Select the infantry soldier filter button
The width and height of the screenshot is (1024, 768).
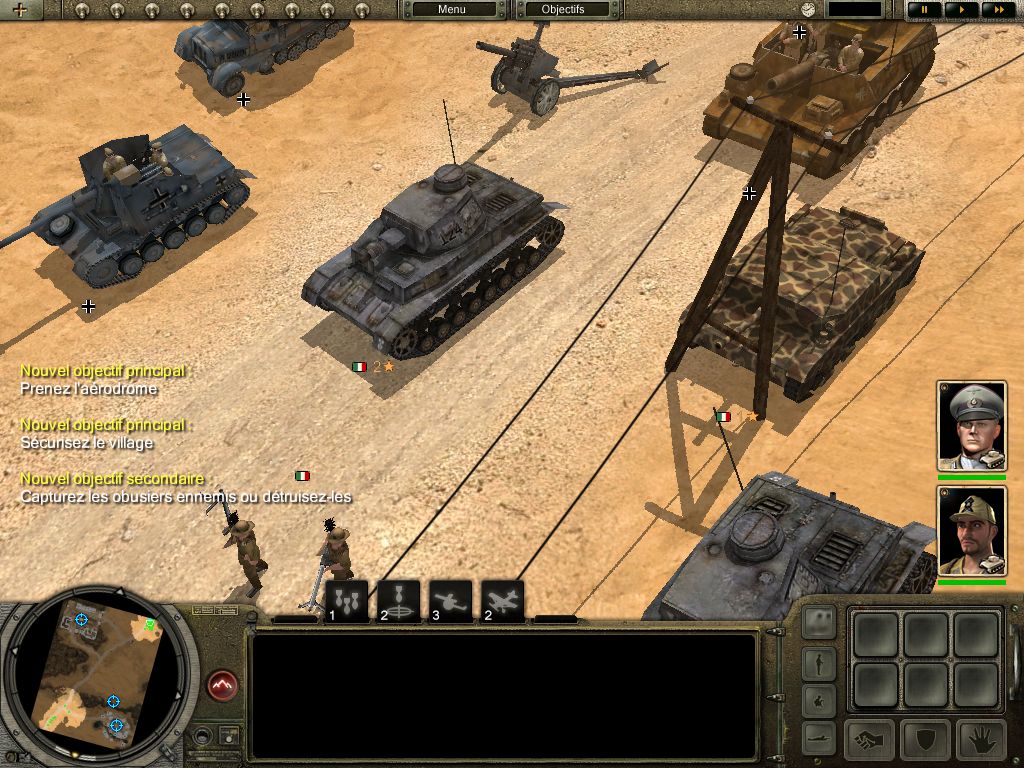(820, 661)
